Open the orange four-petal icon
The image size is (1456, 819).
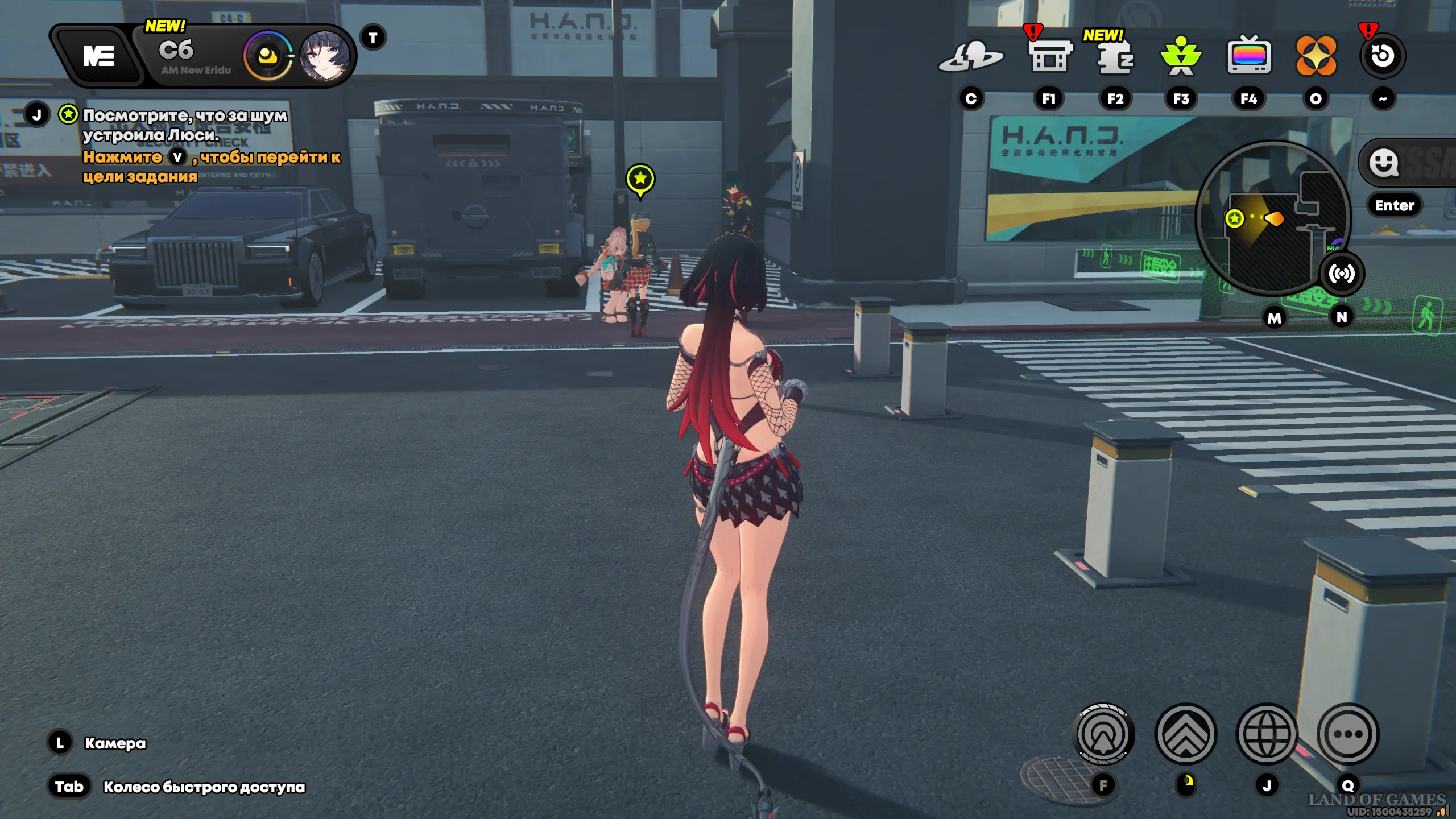coord(1316,56)
